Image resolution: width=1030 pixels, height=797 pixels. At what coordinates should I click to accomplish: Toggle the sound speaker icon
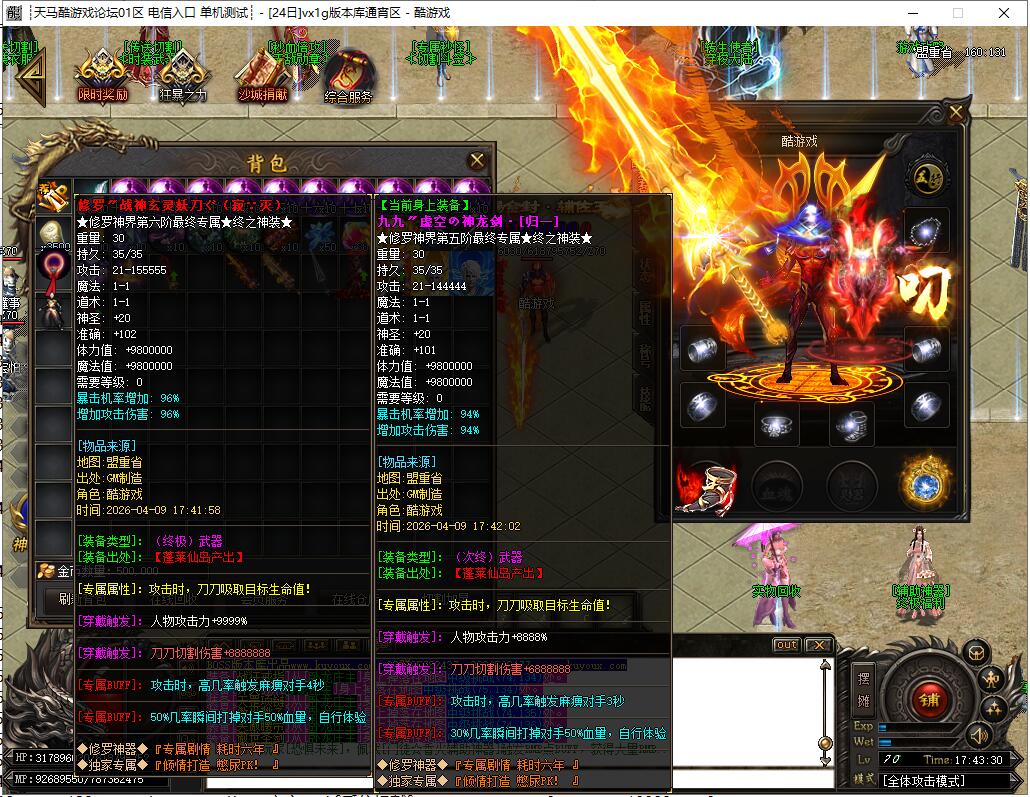[x=977, y=737]
